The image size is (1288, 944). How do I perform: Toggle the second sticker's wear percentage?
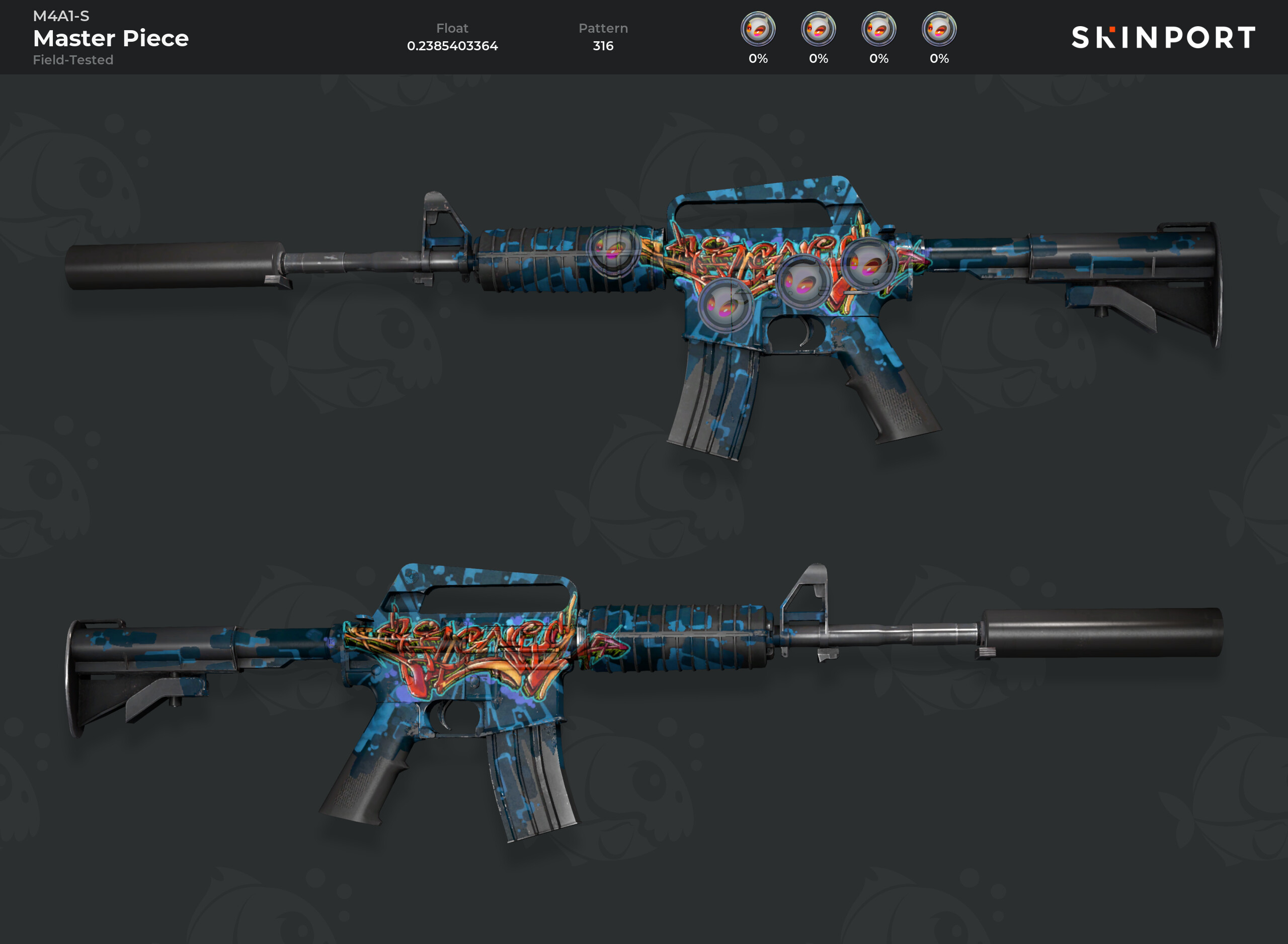tap(819, 58)
